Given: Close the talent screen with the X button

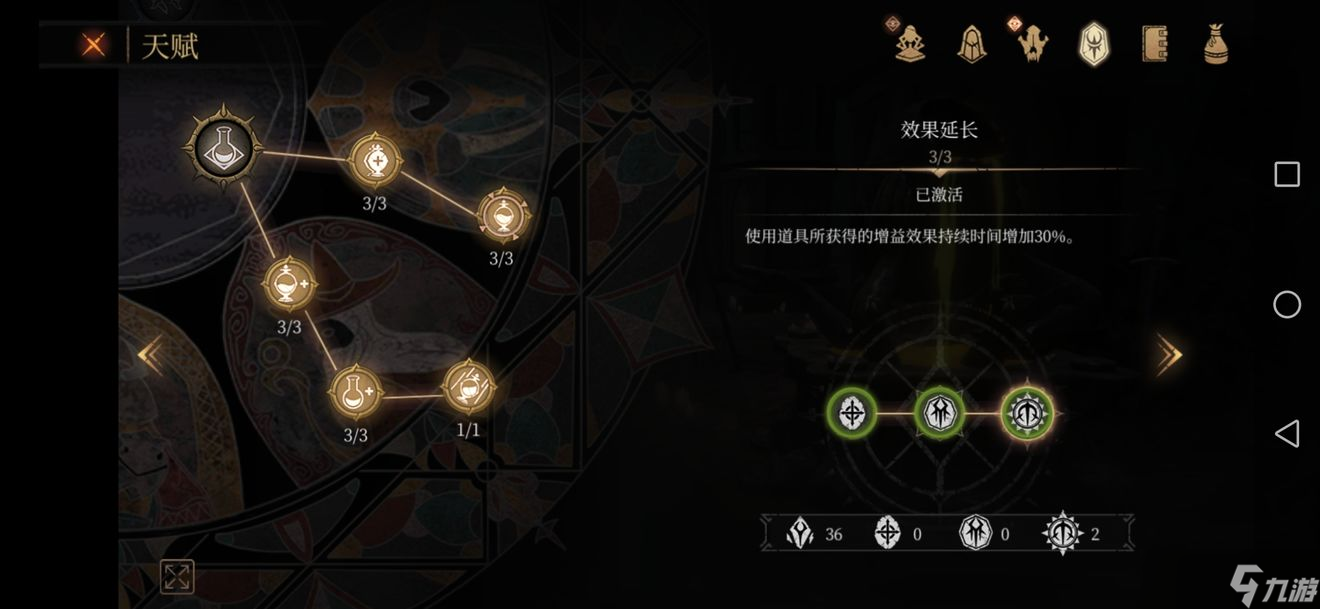Looking at the screenshot, I should pos(94,45).
